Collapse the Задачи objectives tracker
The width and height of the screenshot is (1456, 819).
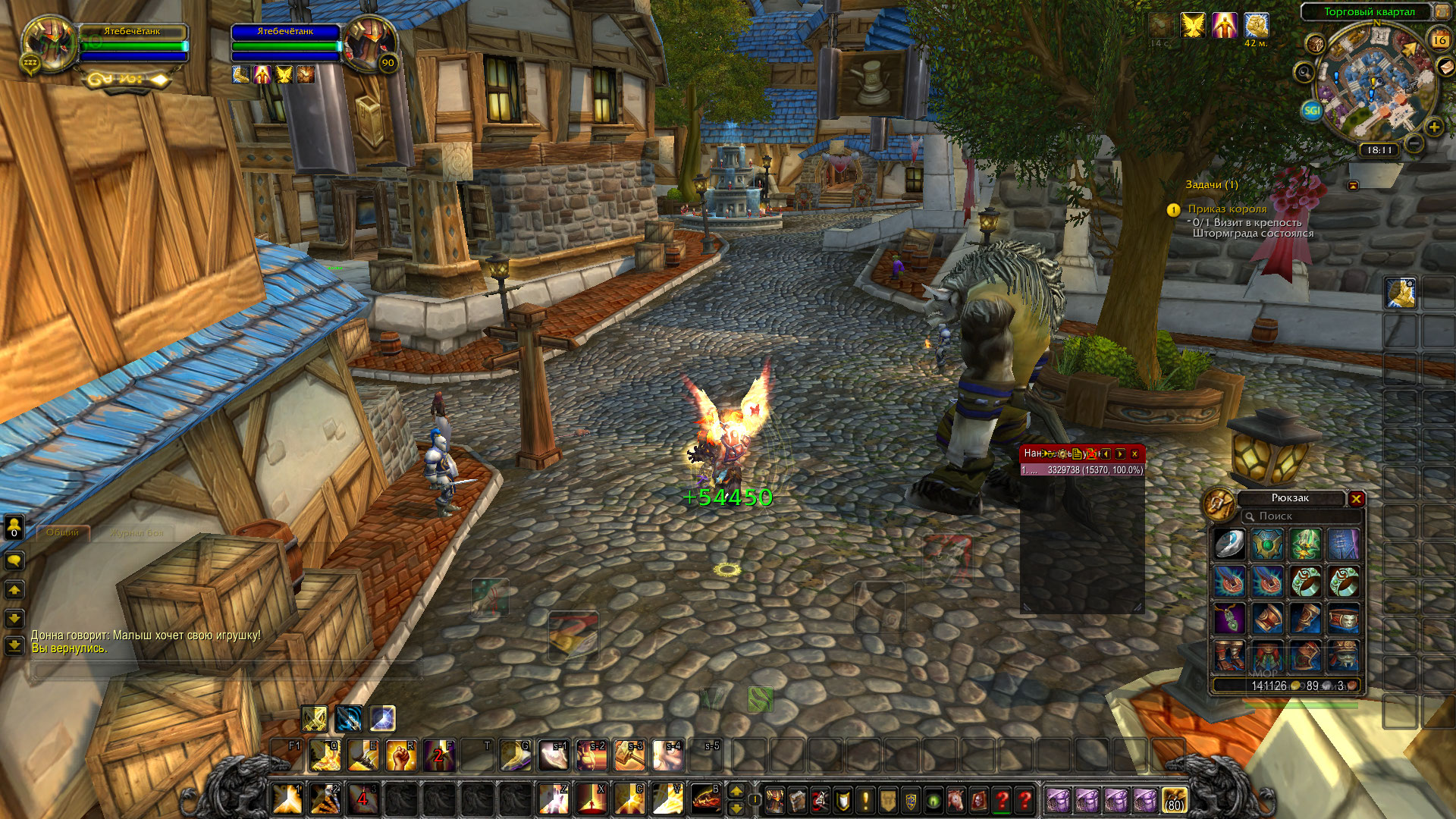(x=1353, y=185)
